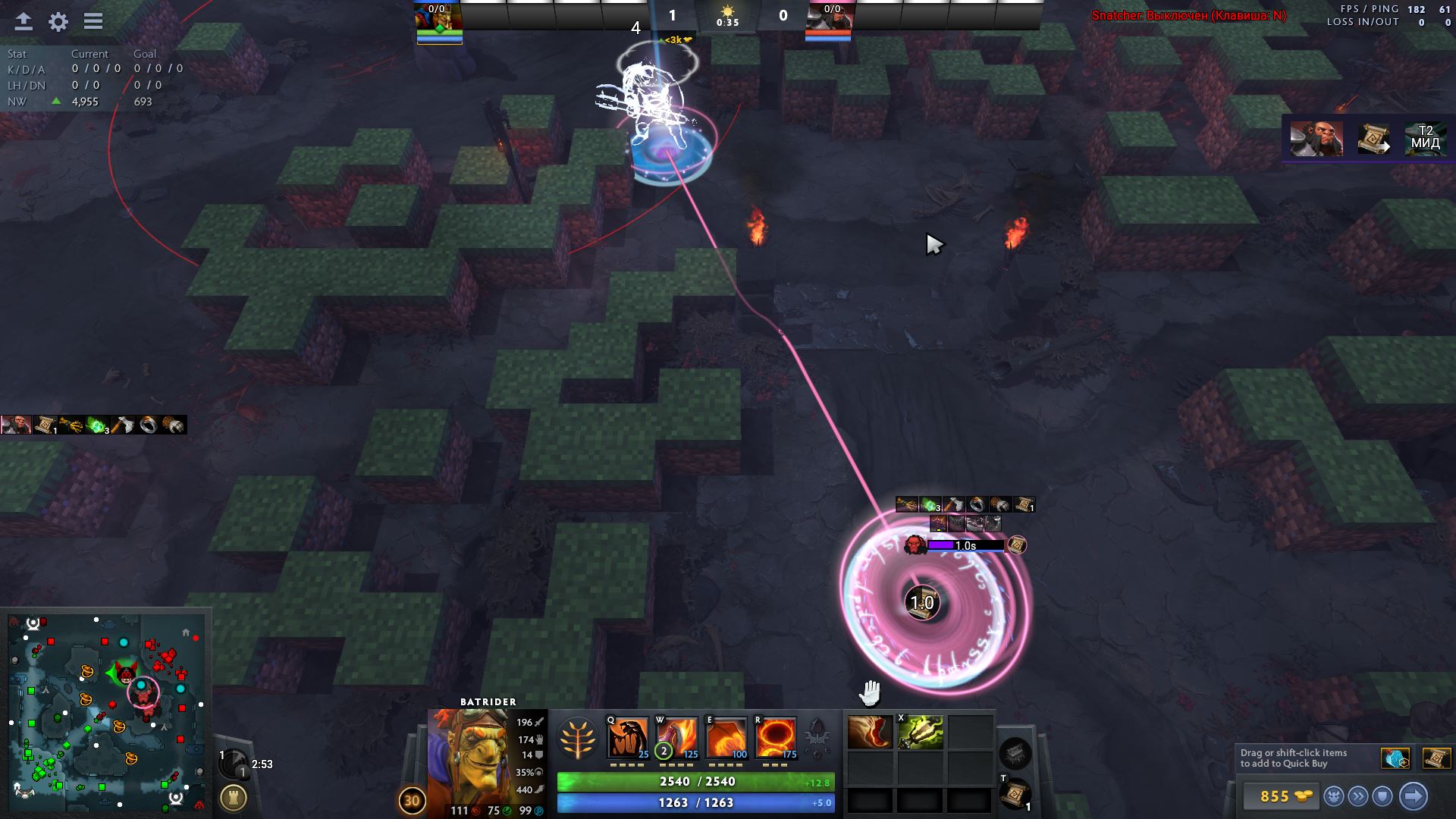Select the courier button
Viewport: 1456px width, 819px height.
point(1334,796)
